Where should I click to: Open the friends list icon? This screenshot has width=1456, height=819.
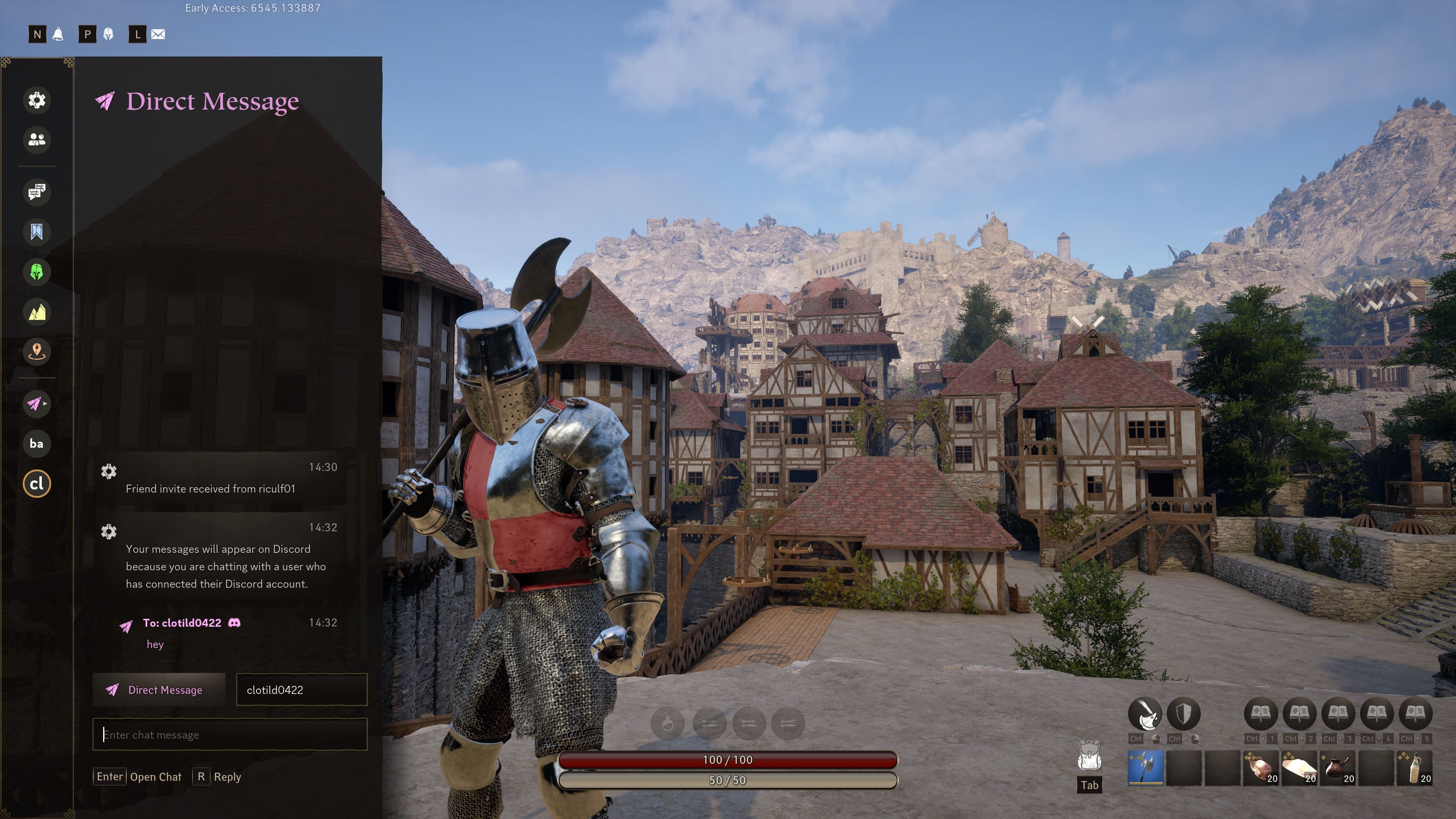(37, 140)
